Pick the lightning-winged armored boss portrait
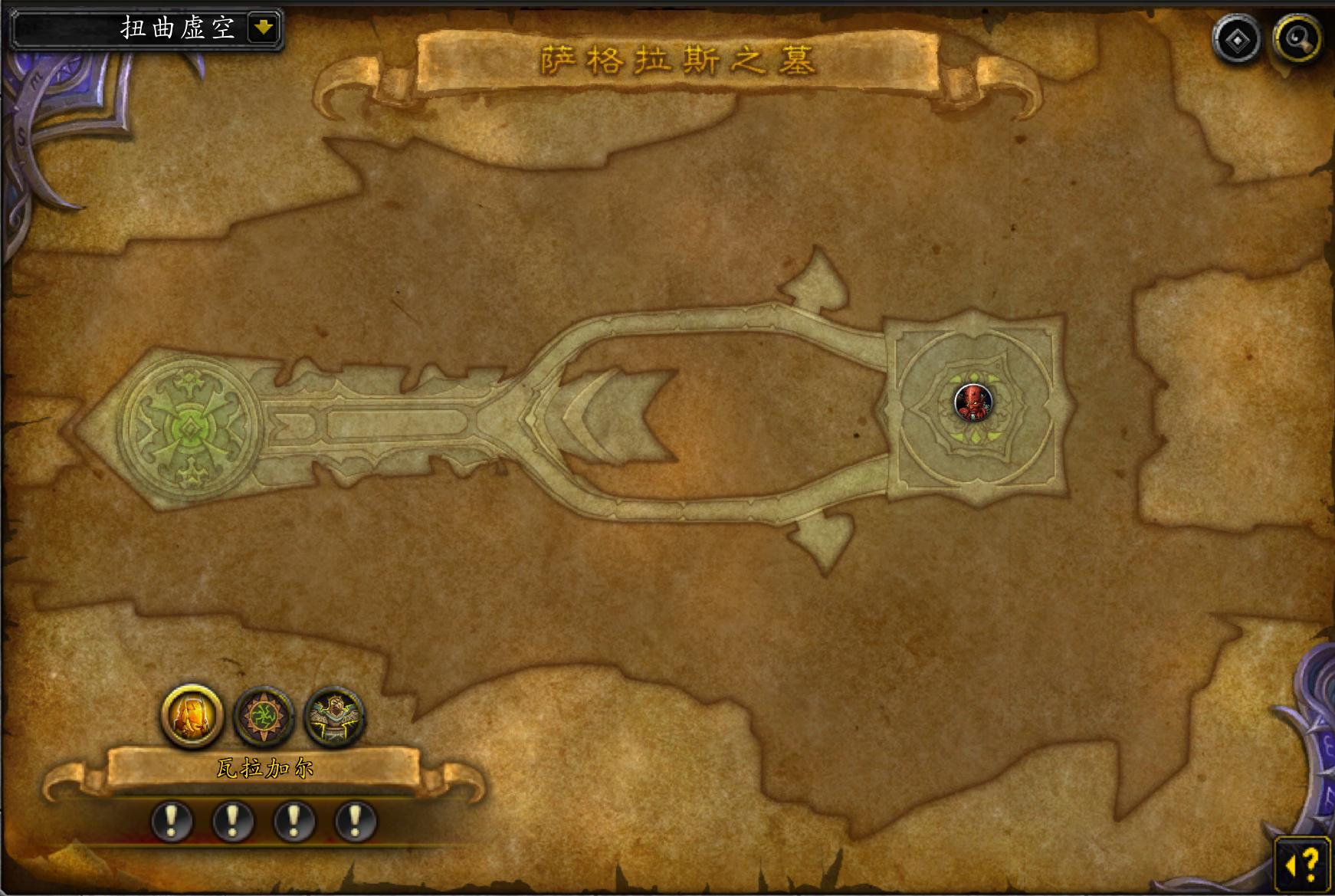Viewport: 1335px width, 896px height. point(335,717)
